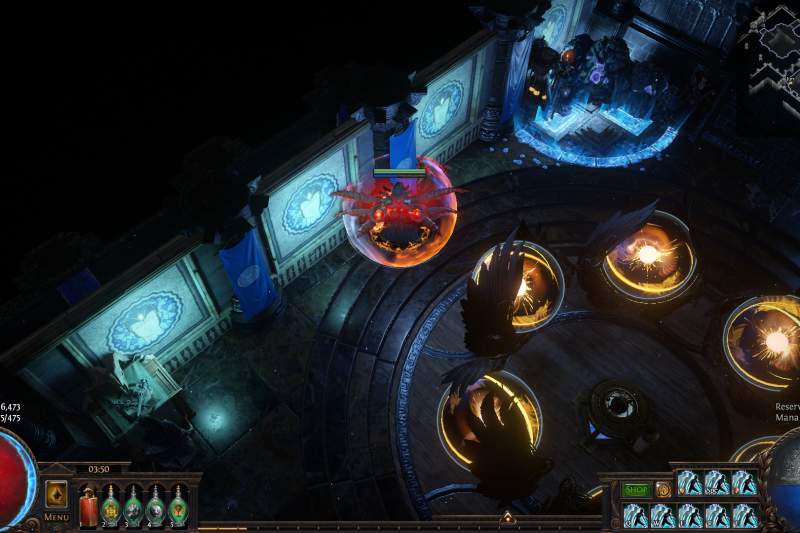Select the skill slot bound to W
800x533 pixels.
tap(663, 516)
